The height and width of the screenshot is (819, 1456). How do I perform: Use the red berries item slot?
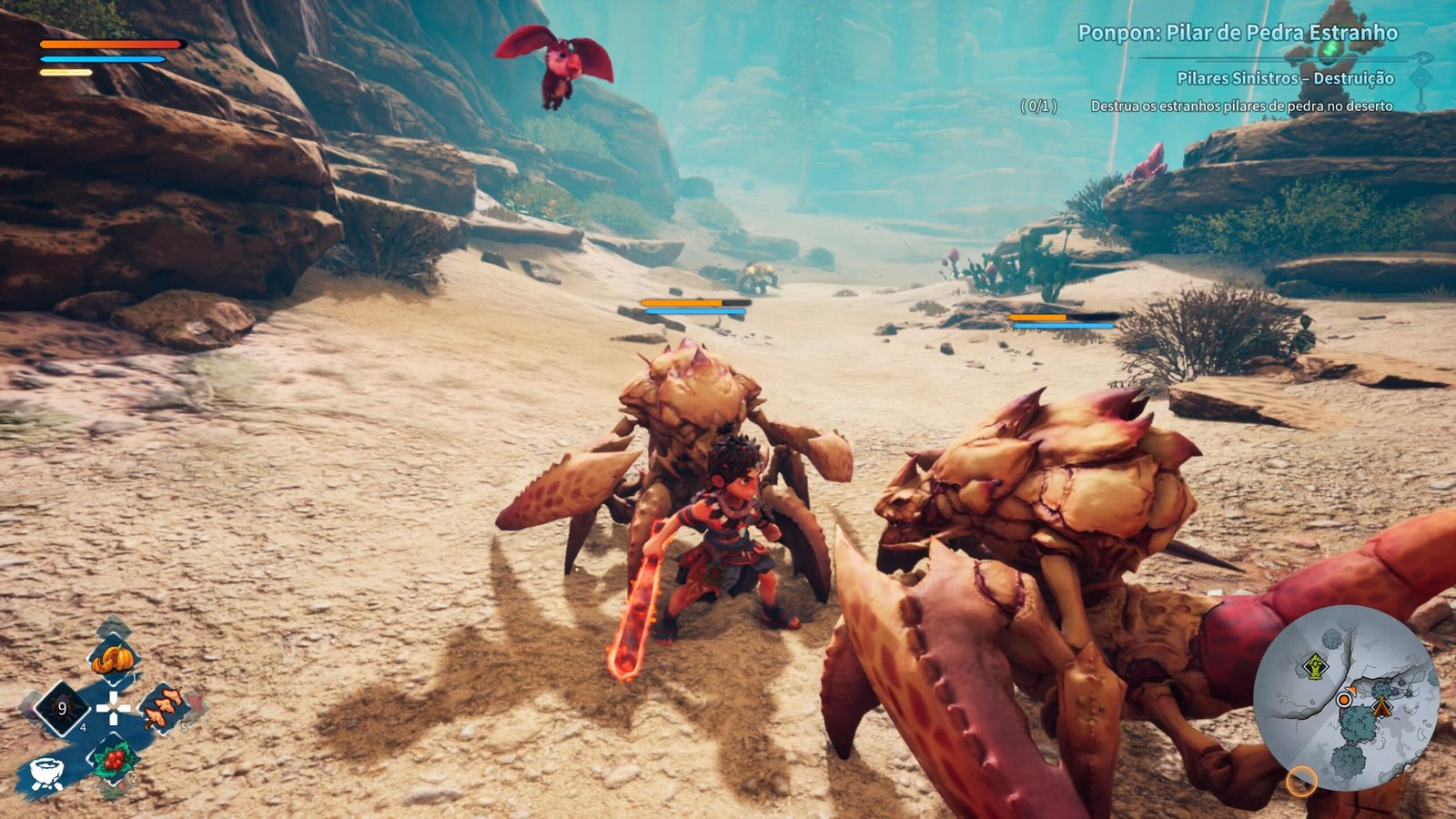point(114,759)
